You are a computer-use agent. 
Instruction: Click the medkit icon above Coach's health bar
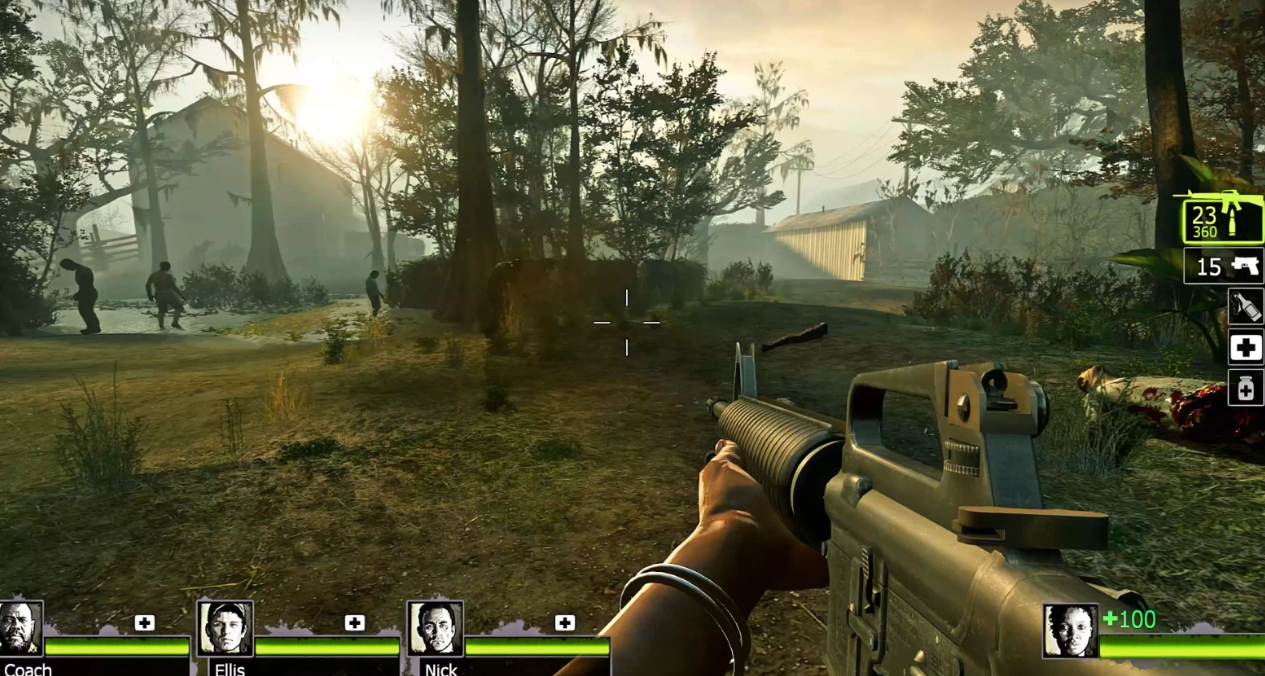coord(145,623)
